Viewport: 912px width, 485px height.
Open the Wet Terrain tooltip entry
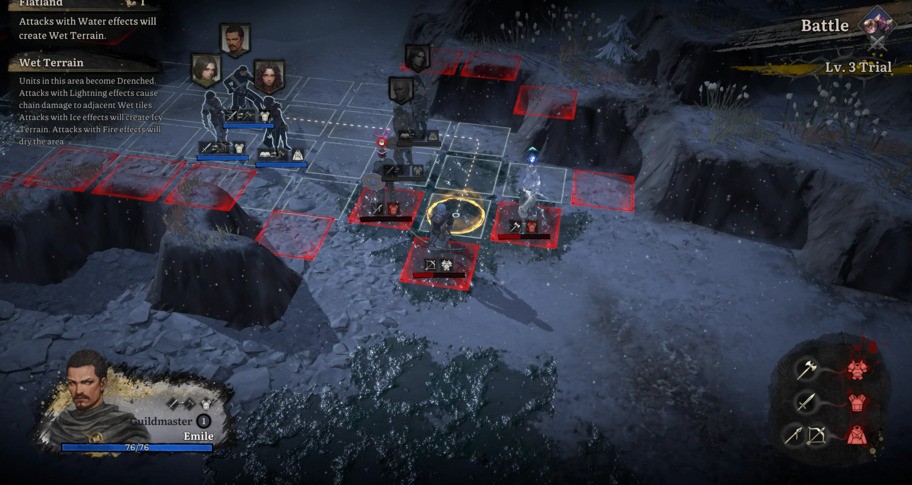pyautogui.click(x=51, y=63)
